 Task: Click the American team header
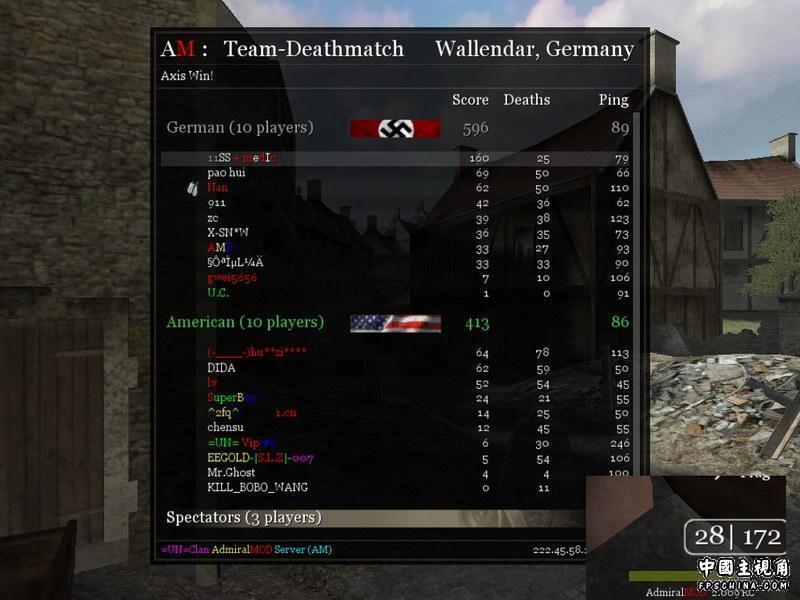[245, 322]
